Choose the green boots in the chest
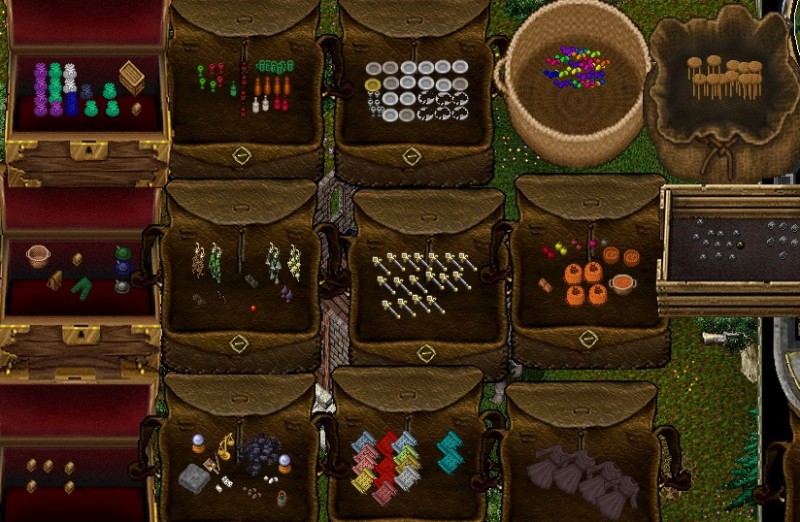Image resolution: width=800 pixels, height=522 pixels. [82, 286]
